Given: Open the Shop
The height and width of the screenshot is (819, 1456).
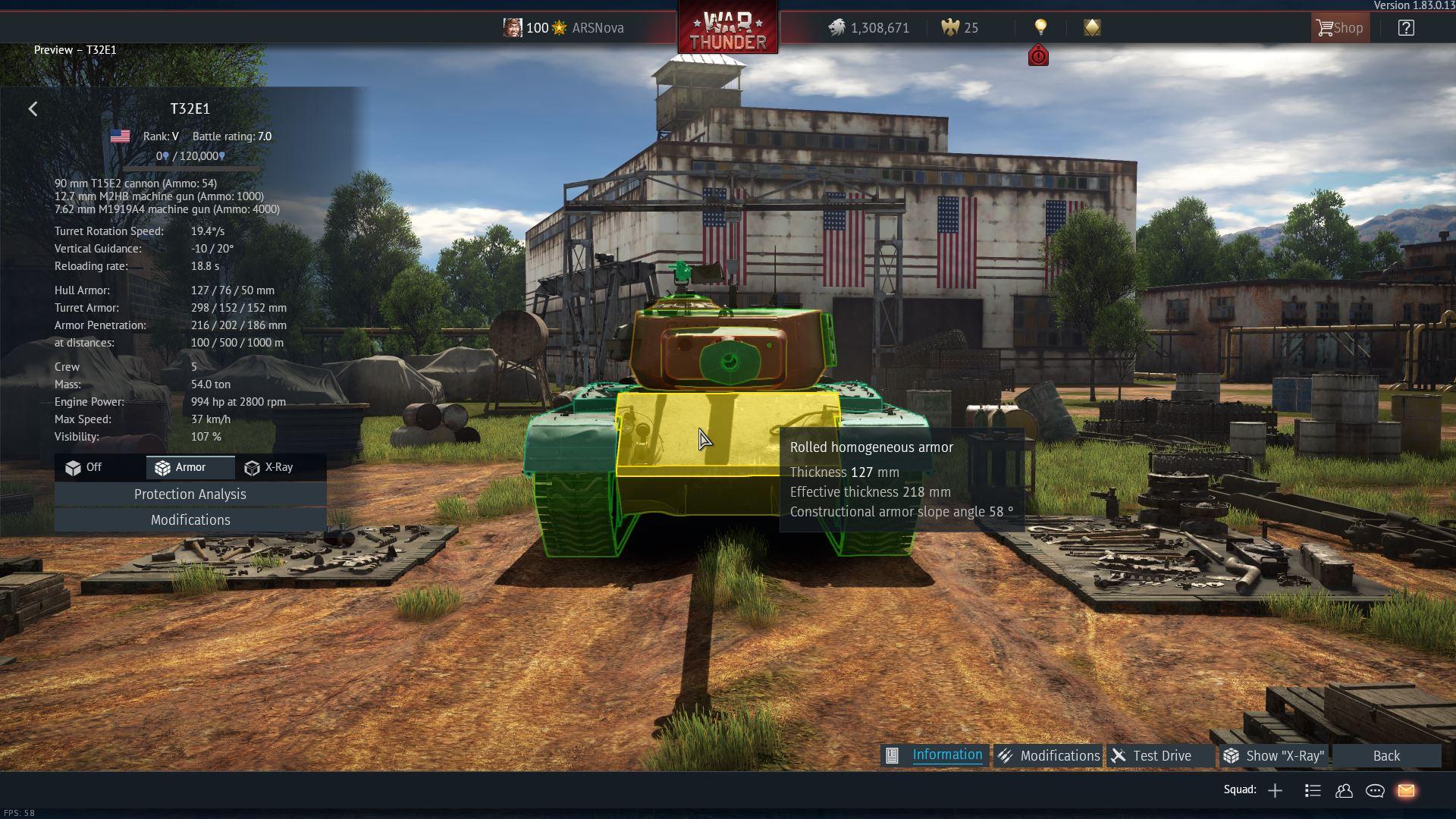Looking at the screenshot, I should click(1340, 28).
